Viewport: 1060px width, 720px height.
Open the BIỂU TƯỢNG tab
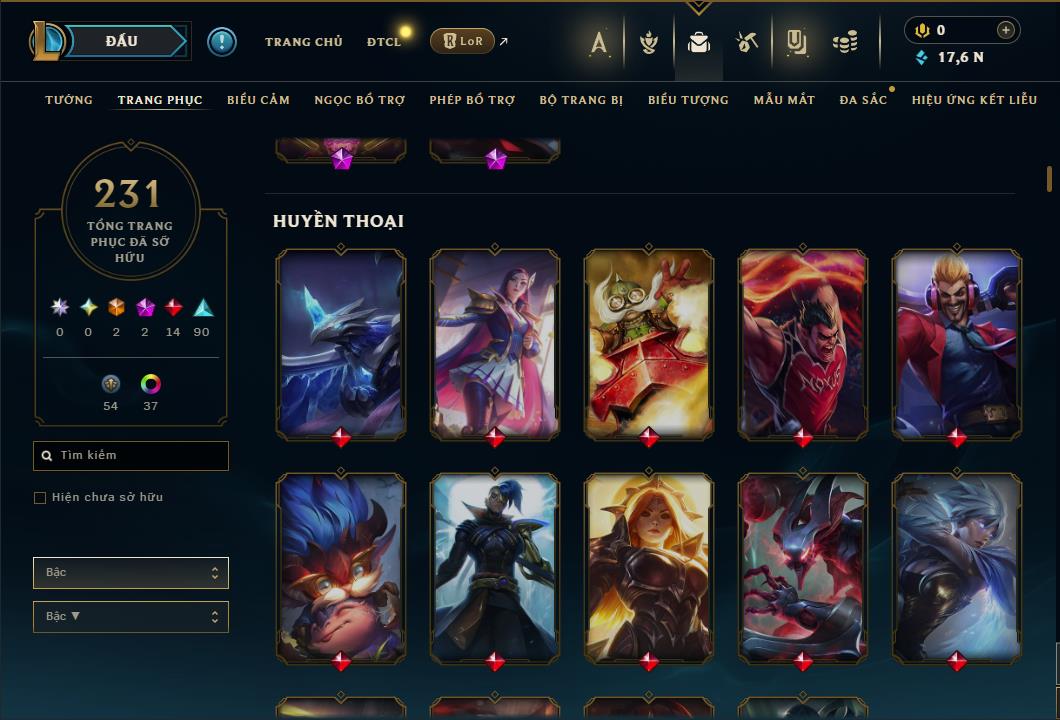click(x=688, y=100)
